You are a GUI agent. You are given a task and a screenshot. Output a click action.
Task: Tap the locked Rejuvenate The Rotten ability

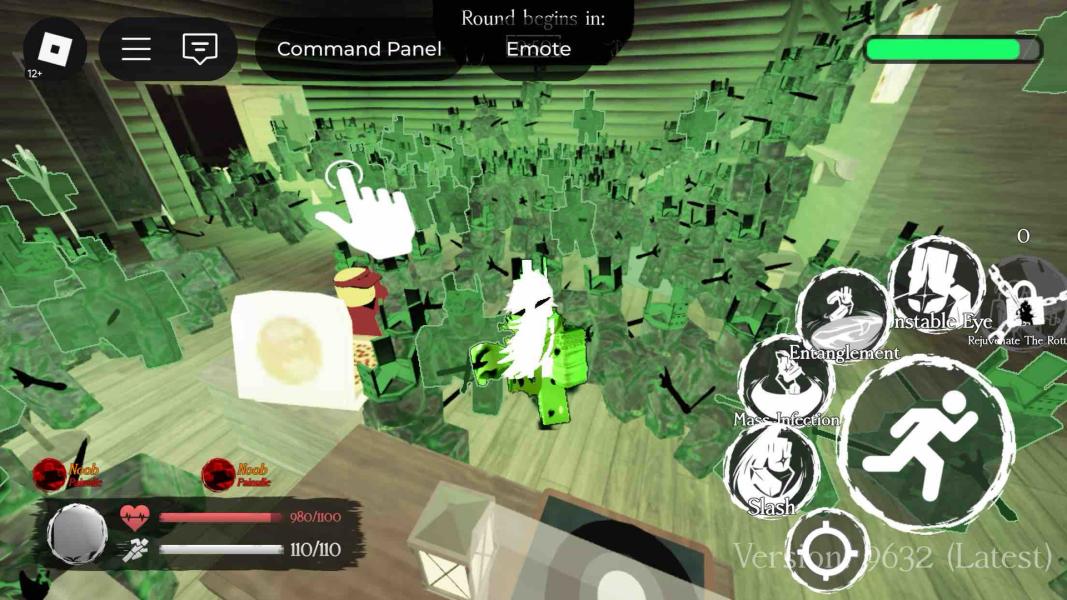1027,302
